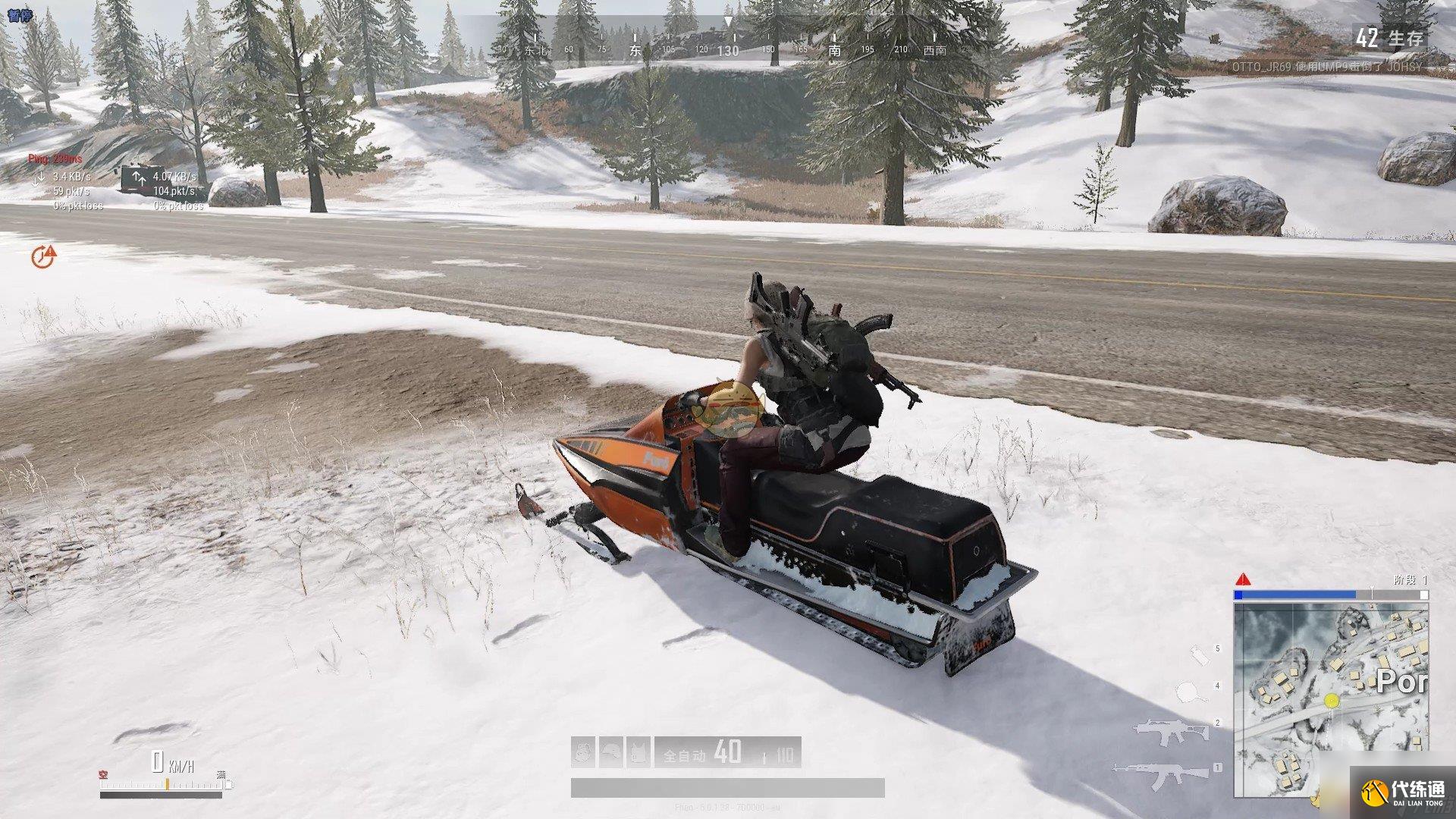Click the red warning triangle above the minimap
1456x819 pixels.
pyautogui.click(x=1243, y=580)
